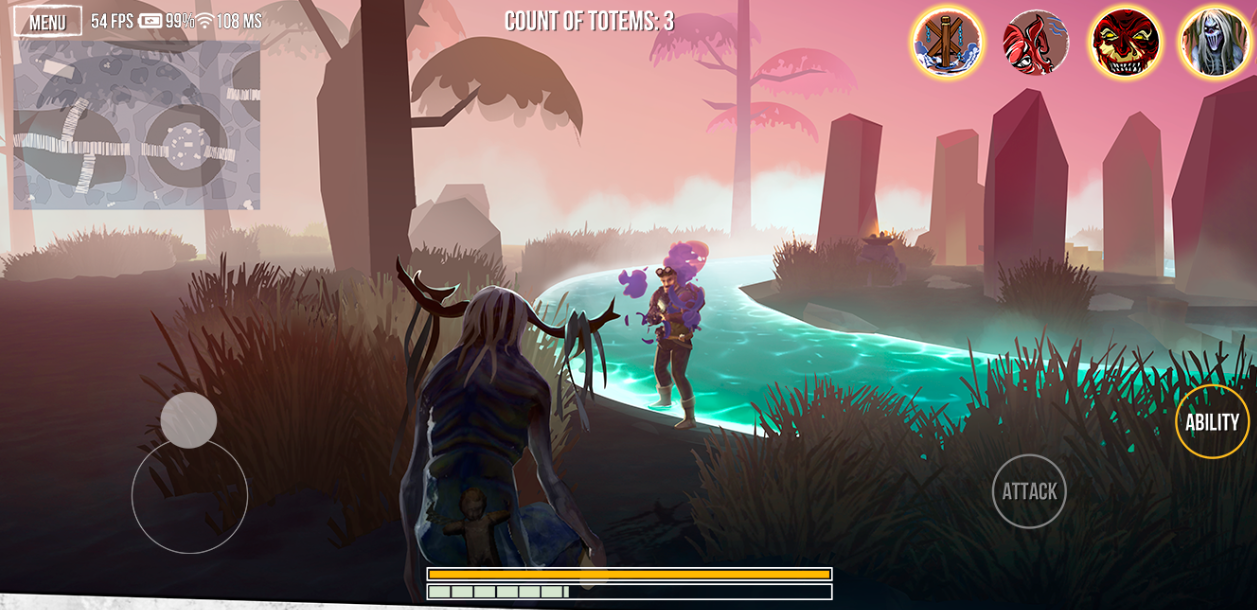1257x610 pixels.
Task: Activate the Ability button
Action: pyautogui.click(x=1212, y=422)
